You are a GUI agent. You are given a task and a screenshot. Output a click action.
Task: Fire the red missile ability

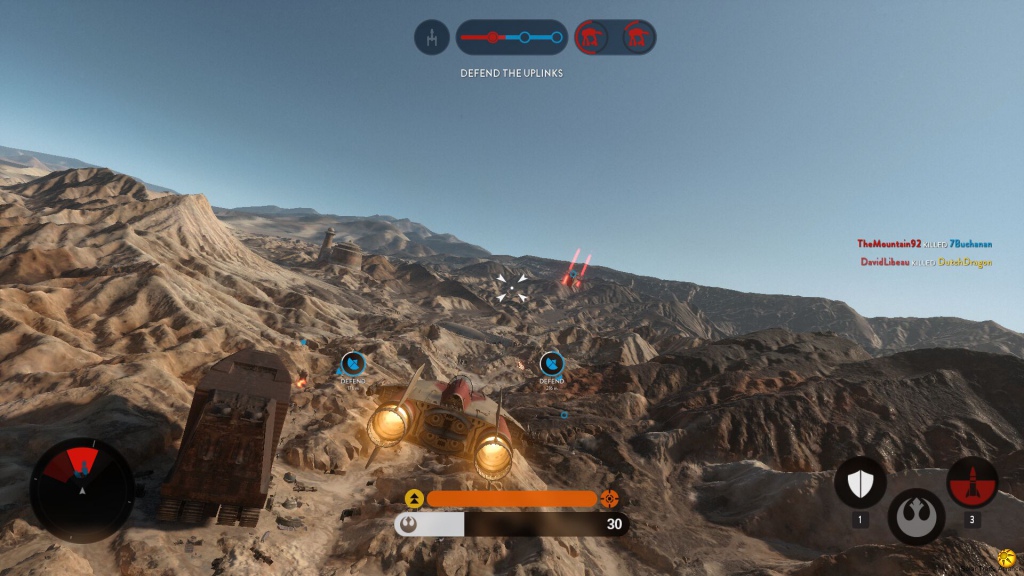[972, 483]
